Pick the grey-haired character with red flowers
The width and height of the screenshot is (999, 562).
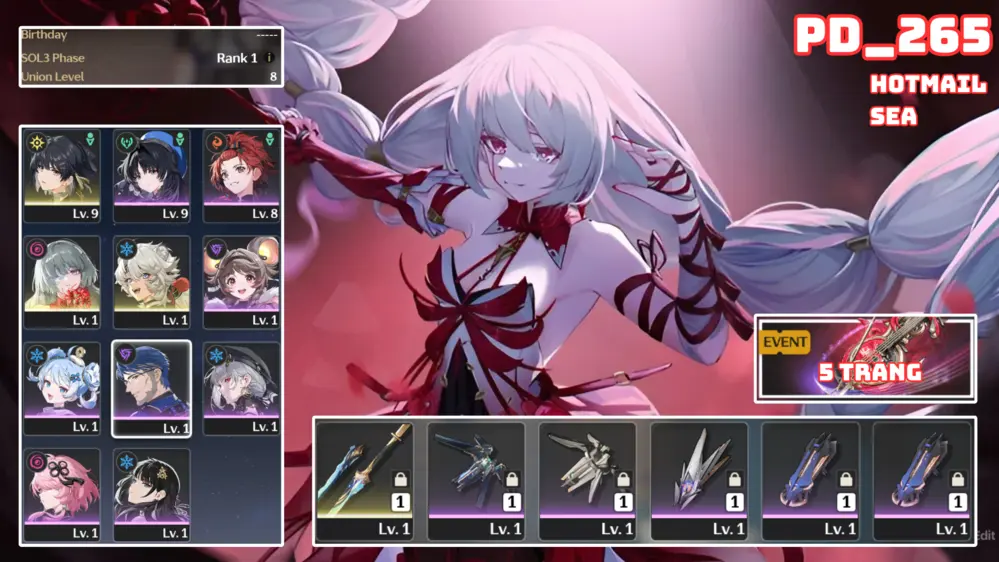tap(62, 282)
